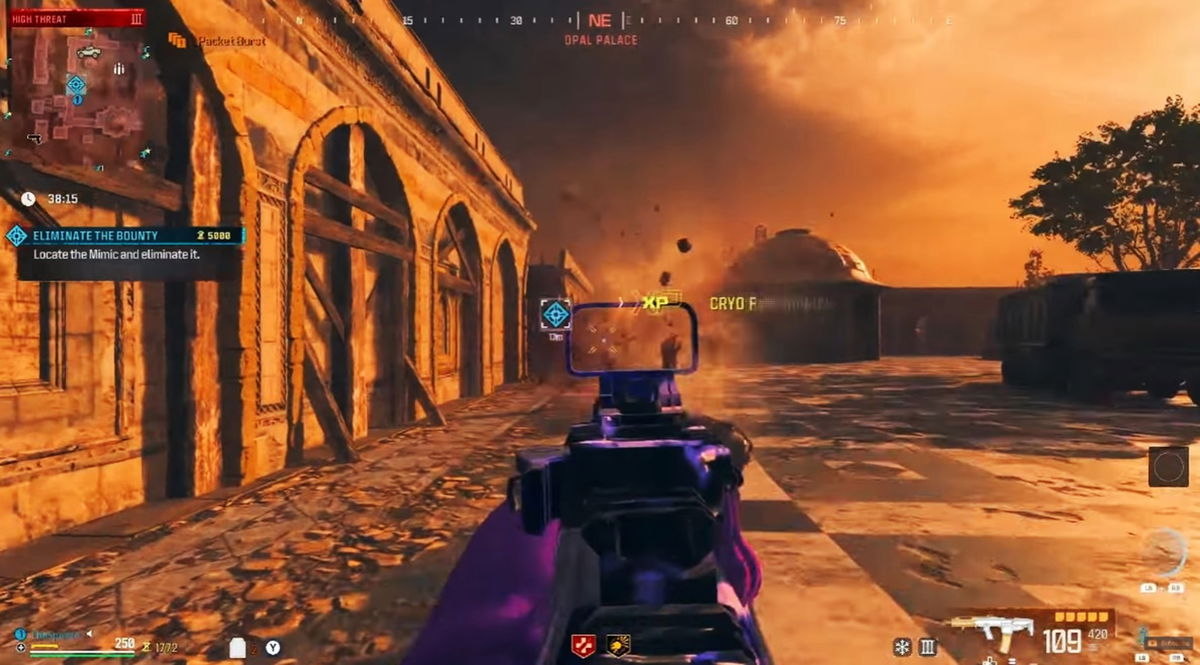Click the compass heading bar
1200x665 pixels.
[x=600, y=20]
